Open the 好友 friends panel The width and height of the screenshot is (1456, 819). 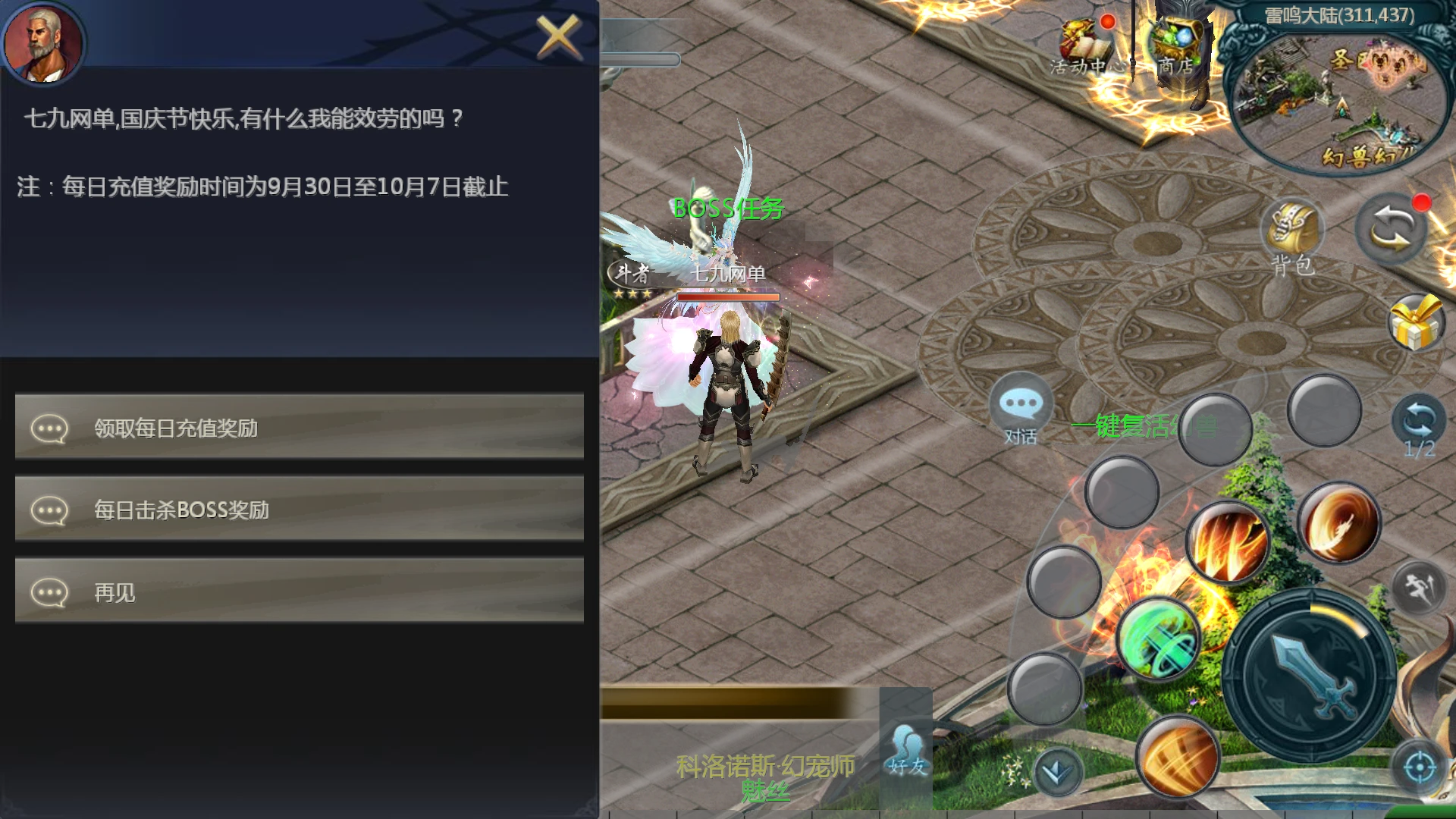pos(907,749)
